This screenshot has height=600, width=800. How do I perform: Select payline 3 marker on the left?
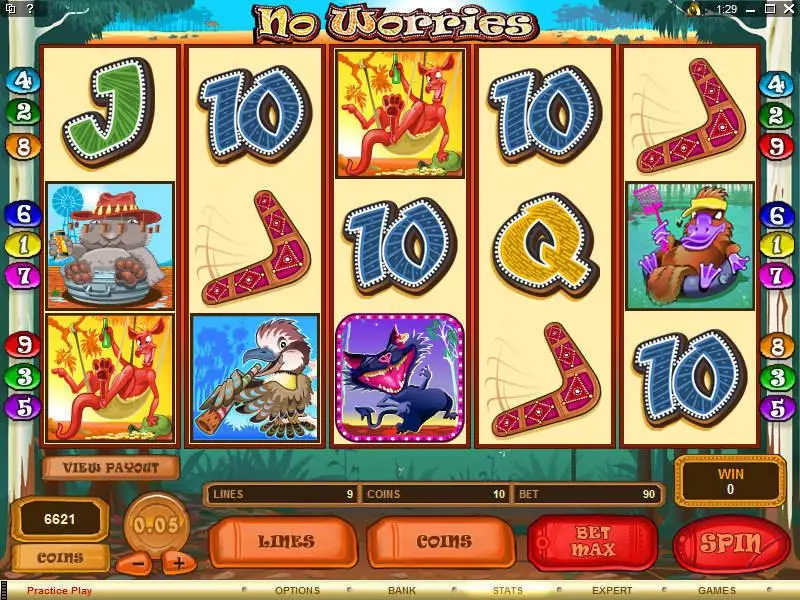tap(22, 377)
